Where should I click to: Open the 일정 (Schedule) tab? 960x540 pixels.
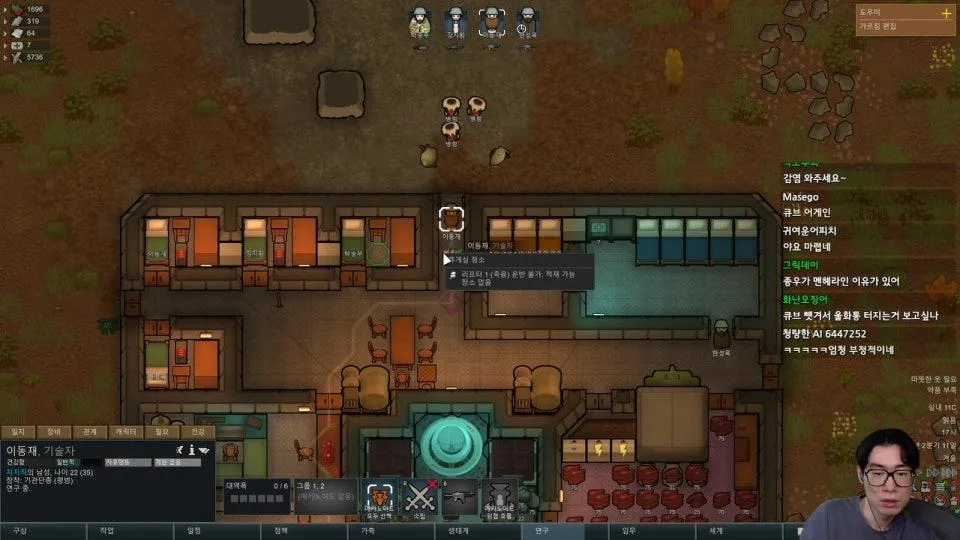click(x=194, y=531)
